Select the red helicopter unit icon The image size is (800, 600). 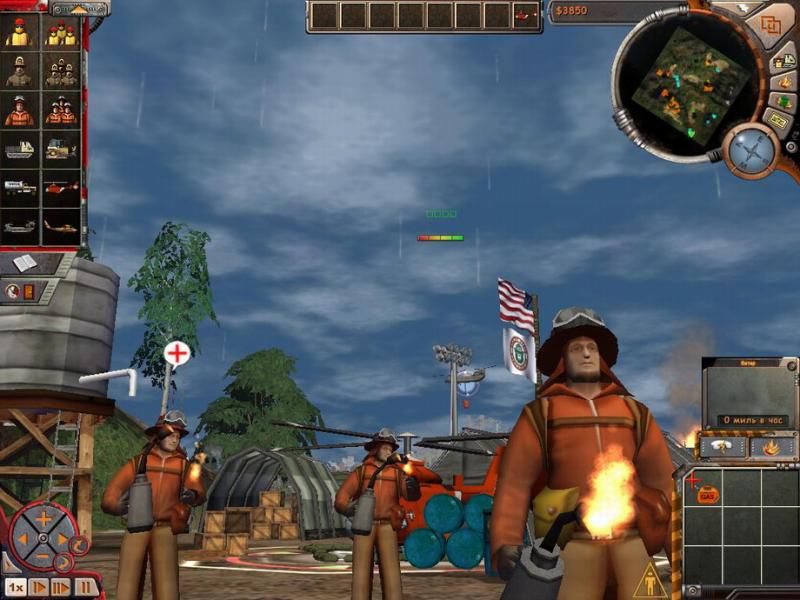click(x=60, y=188)
